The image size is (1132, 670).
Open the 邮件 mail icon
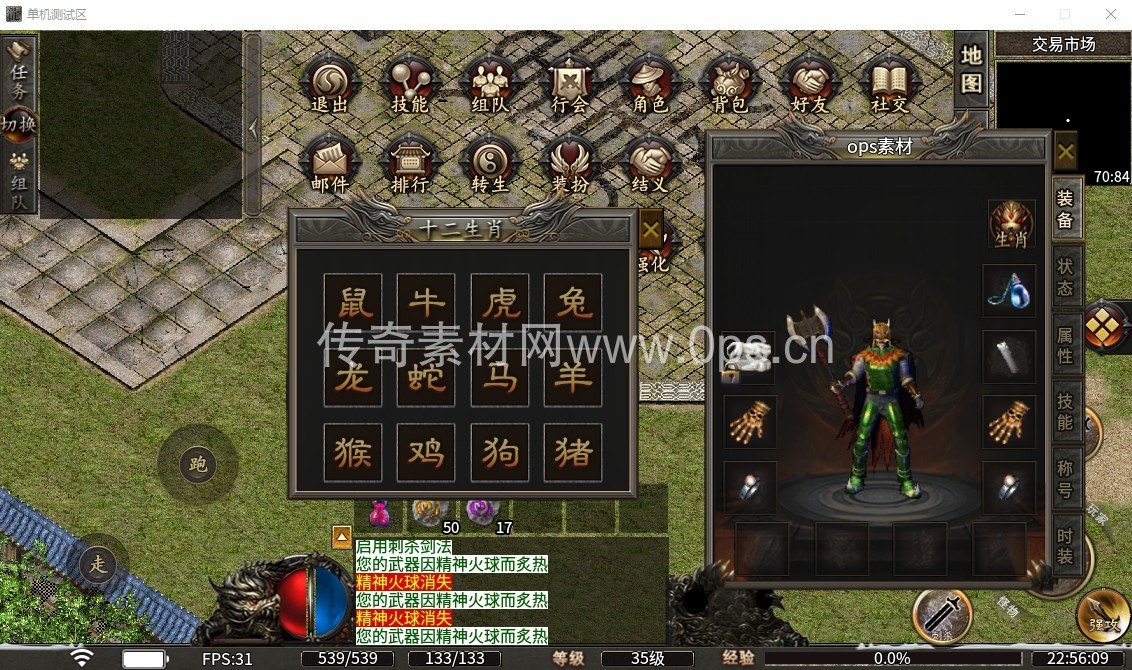pyautogui.click(x=329, y=164)
